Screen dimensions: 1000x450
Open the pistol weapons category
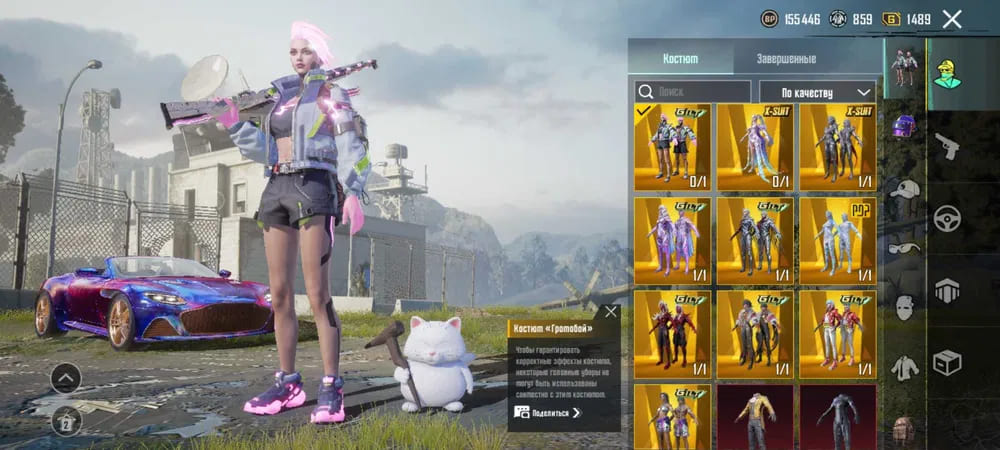coord(946,148)
